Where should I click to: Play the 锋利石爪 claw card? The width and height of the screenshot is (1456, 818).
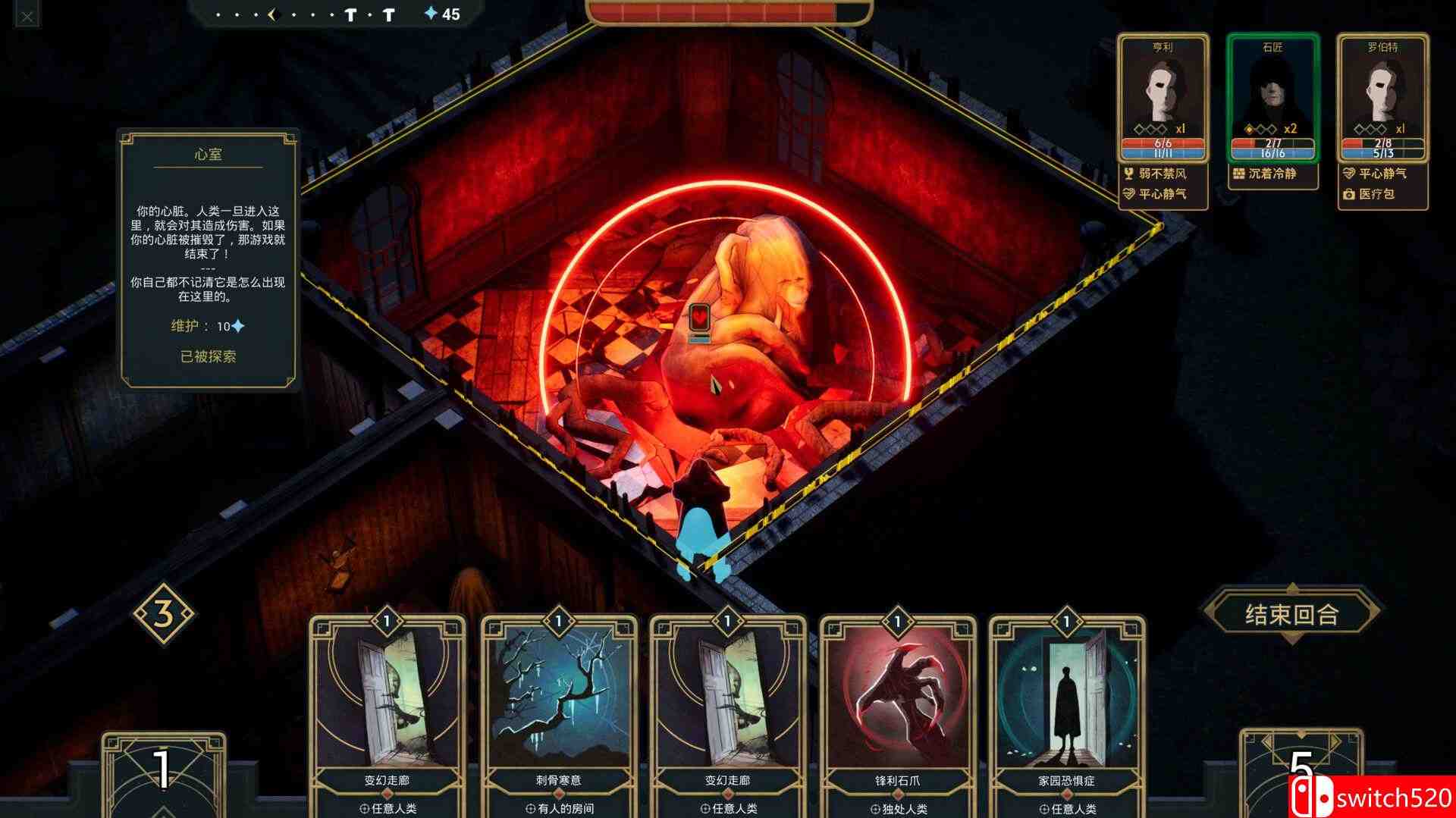tap(899, 705)
